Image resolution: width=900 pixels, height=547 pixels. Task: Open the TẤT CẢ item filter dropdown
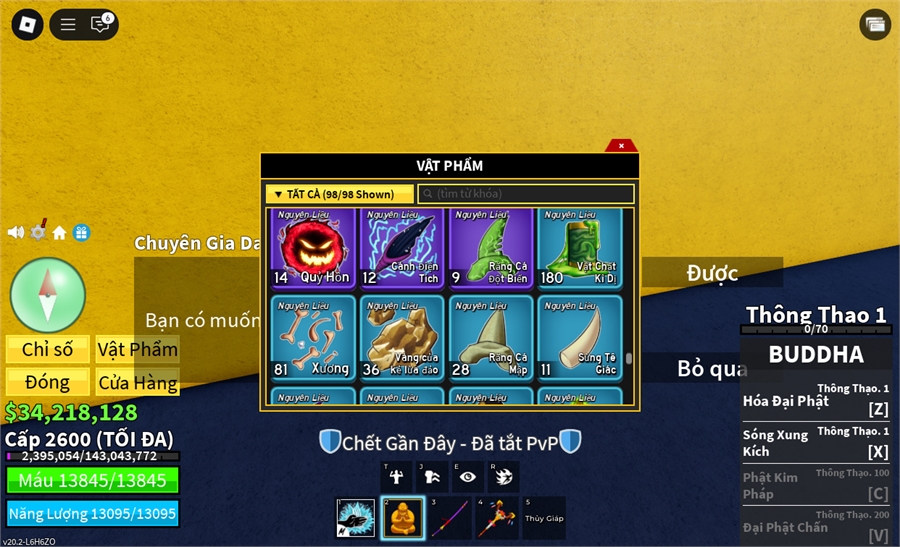click(340, 194)
